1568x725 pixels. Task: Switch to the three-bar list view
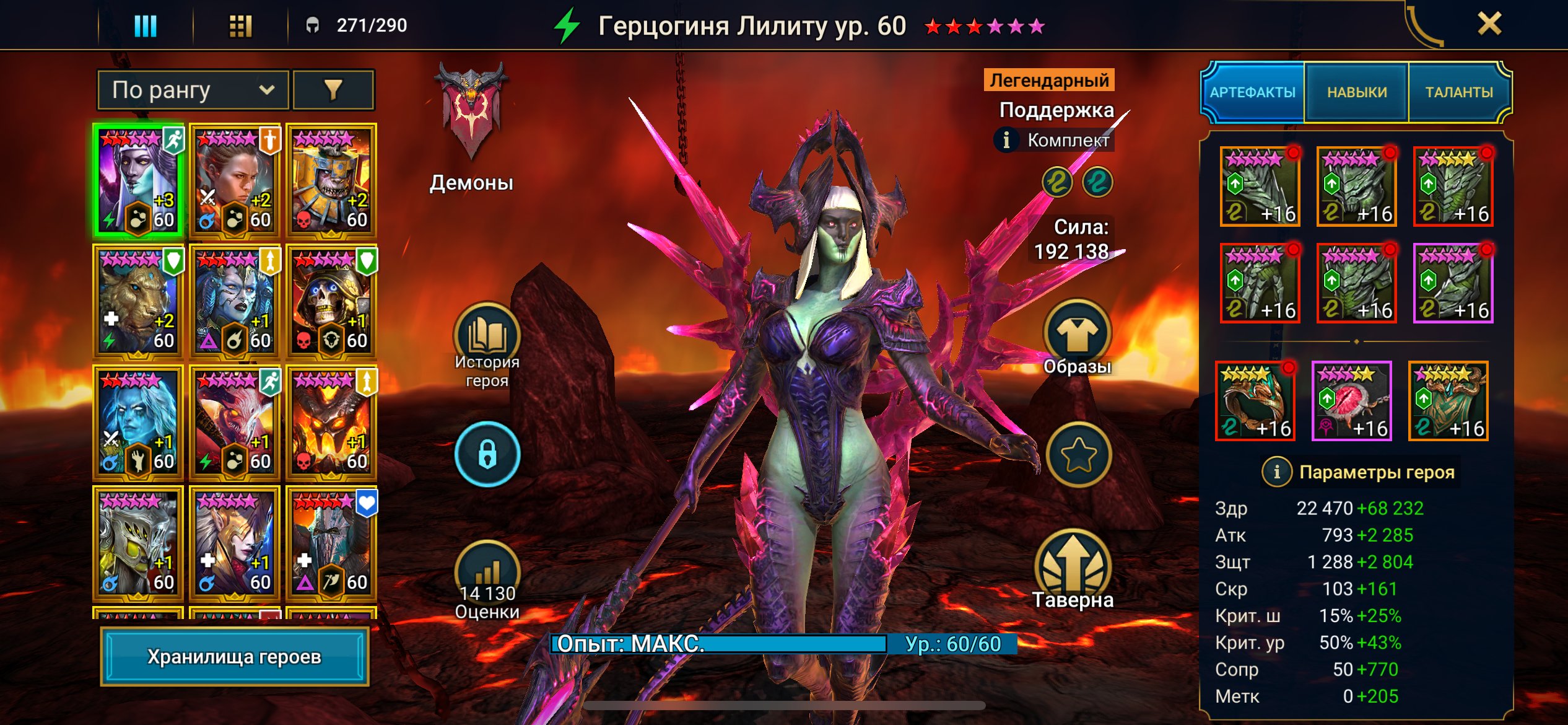146,26
